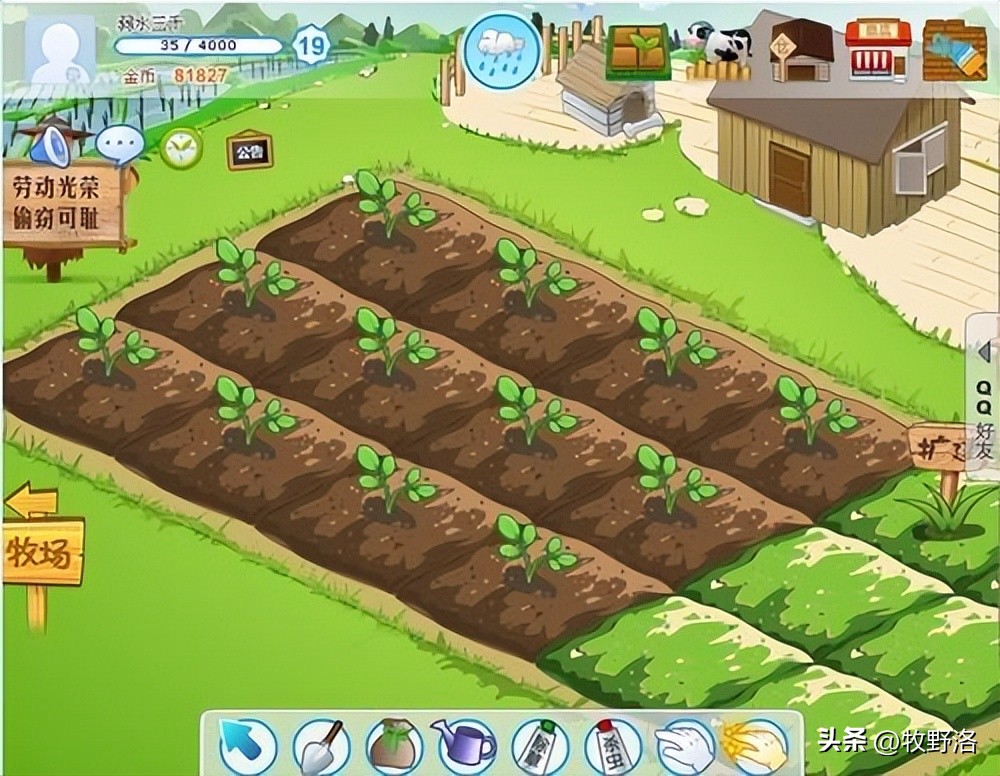Click the rain cloud weather icon
Viewport: 1000px width, 776px height.
(x=501, y=50)
